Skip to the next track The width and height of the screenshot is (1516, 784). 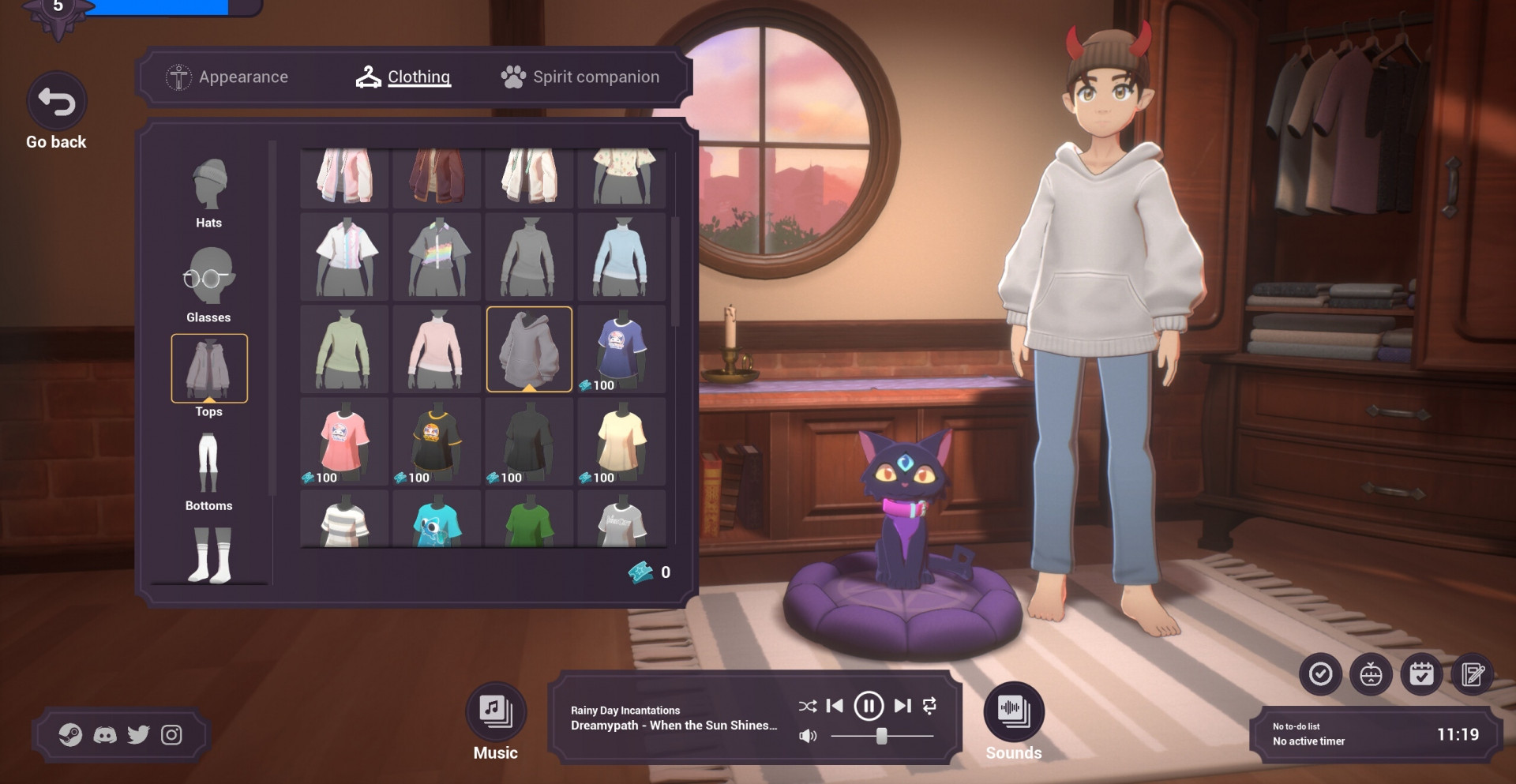tap(902, 706)
